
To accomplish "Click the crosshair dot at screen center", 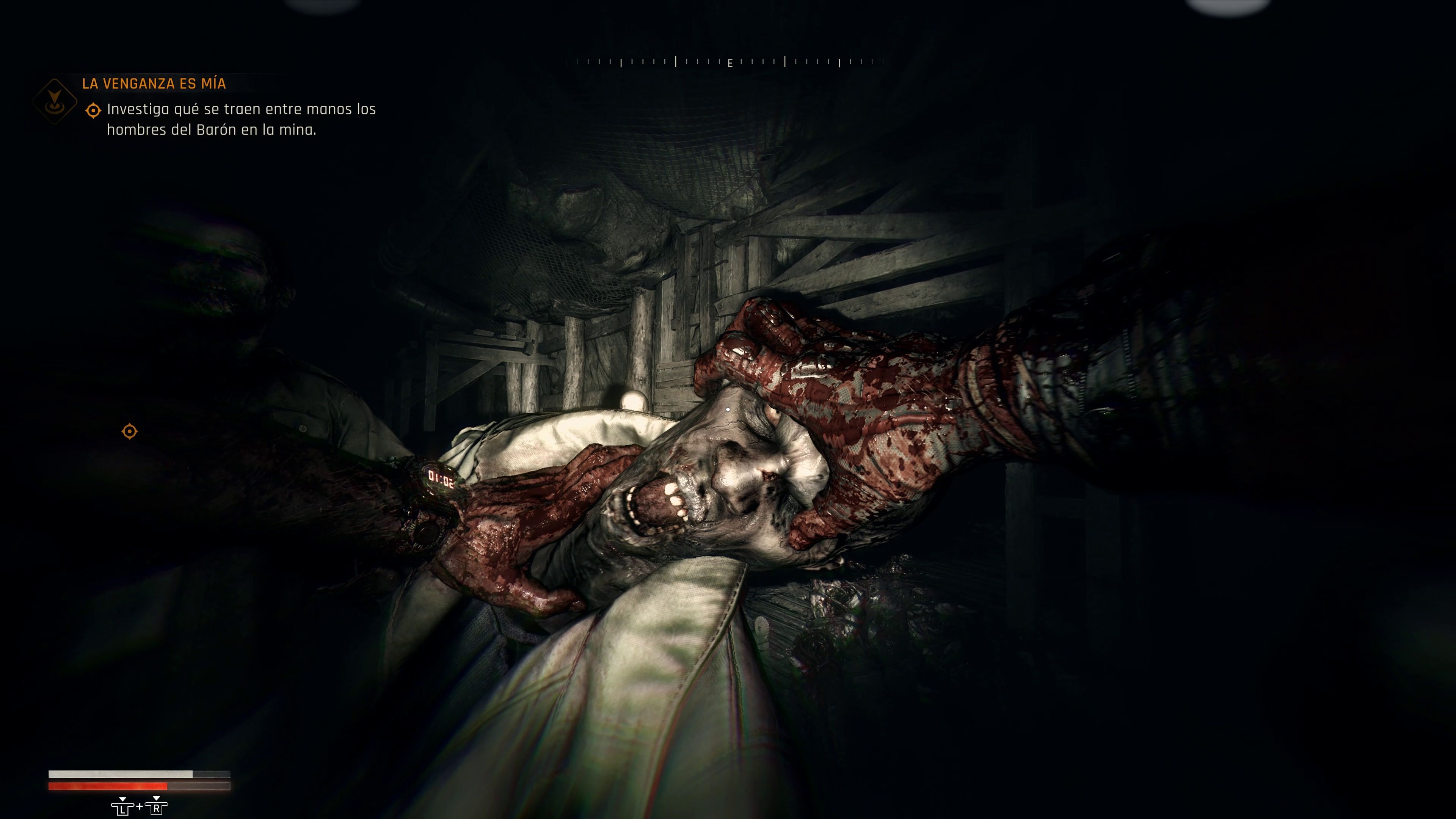I will pos(728,409).
